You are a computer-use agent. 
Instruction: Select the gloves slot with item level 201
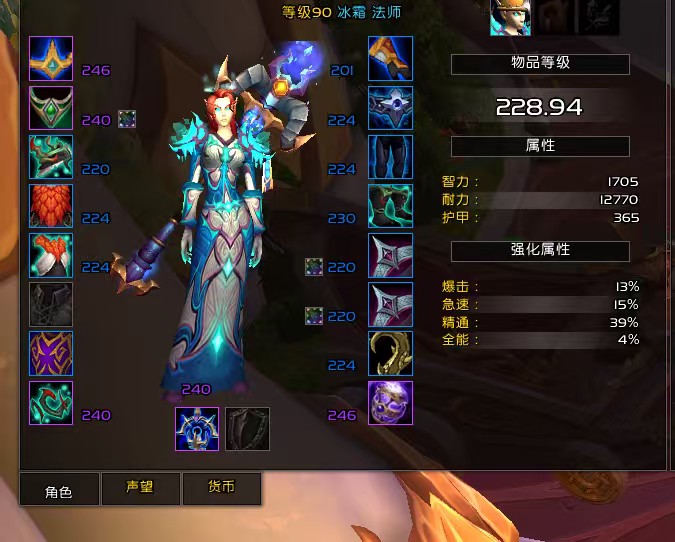tap(390, 58)
